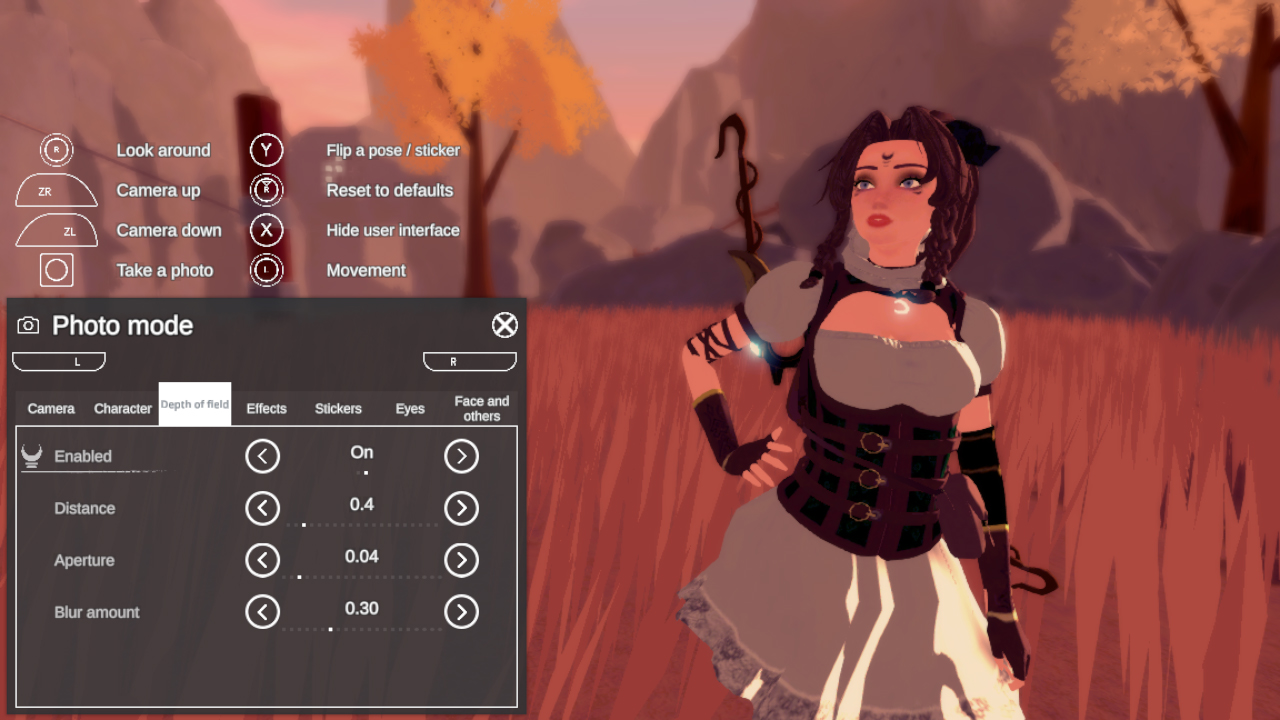The width and height of the screenshot is (1280, 720).
Task: Click the moon icon next to Enabled
Action: pyautogui.click(x=29, y=455)
